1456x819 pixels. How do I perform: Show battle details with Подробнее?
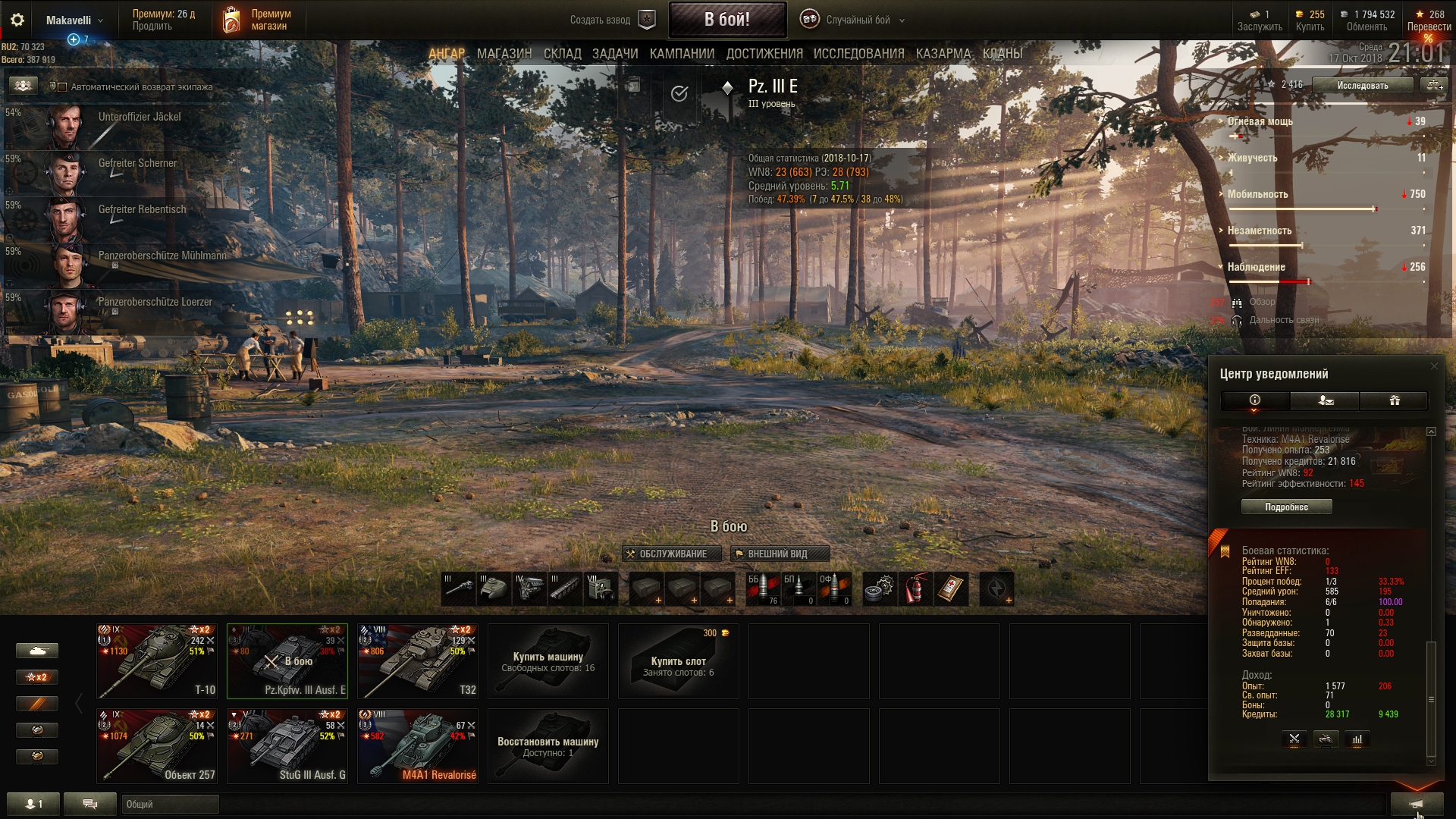coord(1286,507)
